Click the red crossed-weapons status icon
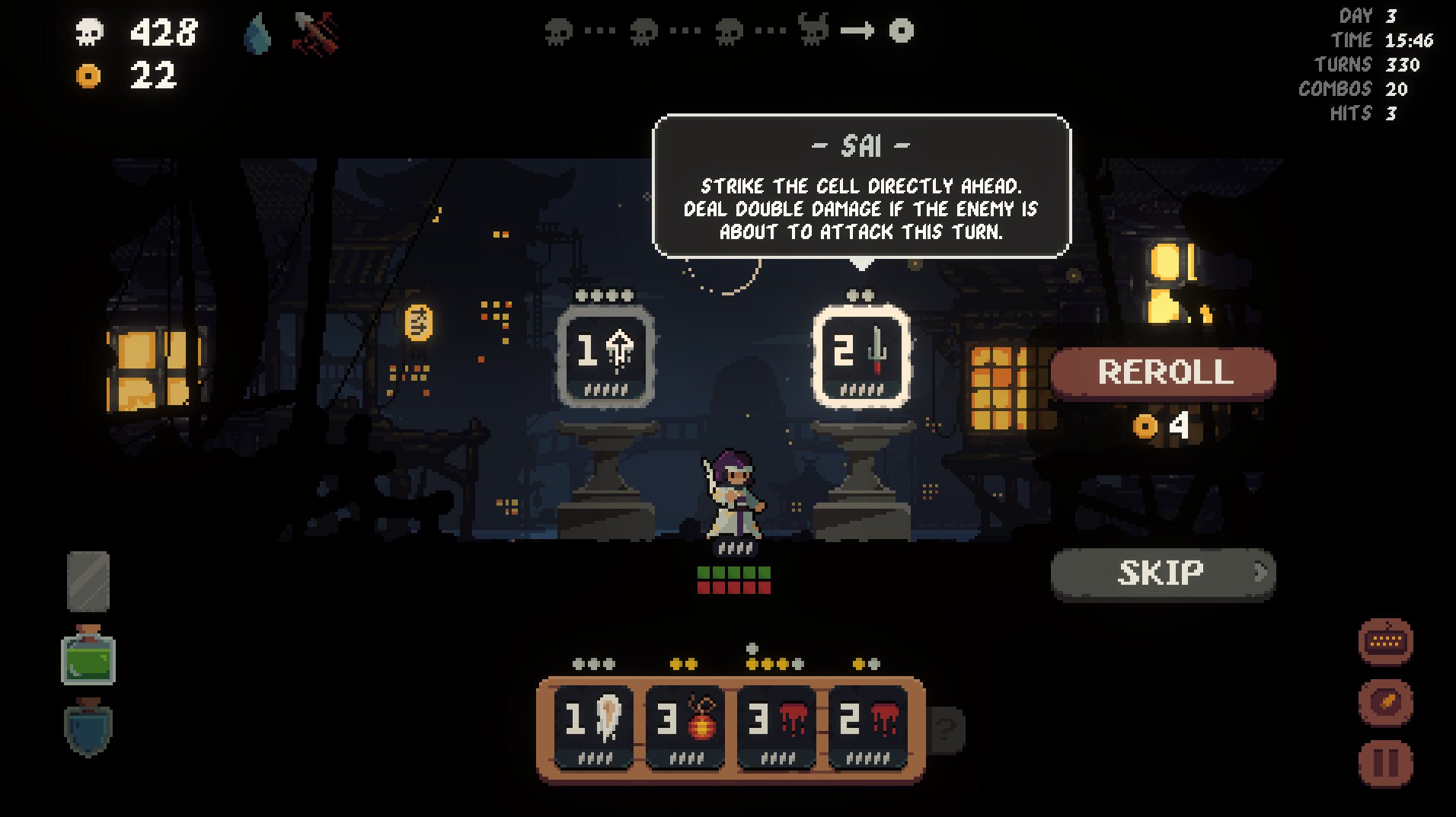 coord(315,34)
